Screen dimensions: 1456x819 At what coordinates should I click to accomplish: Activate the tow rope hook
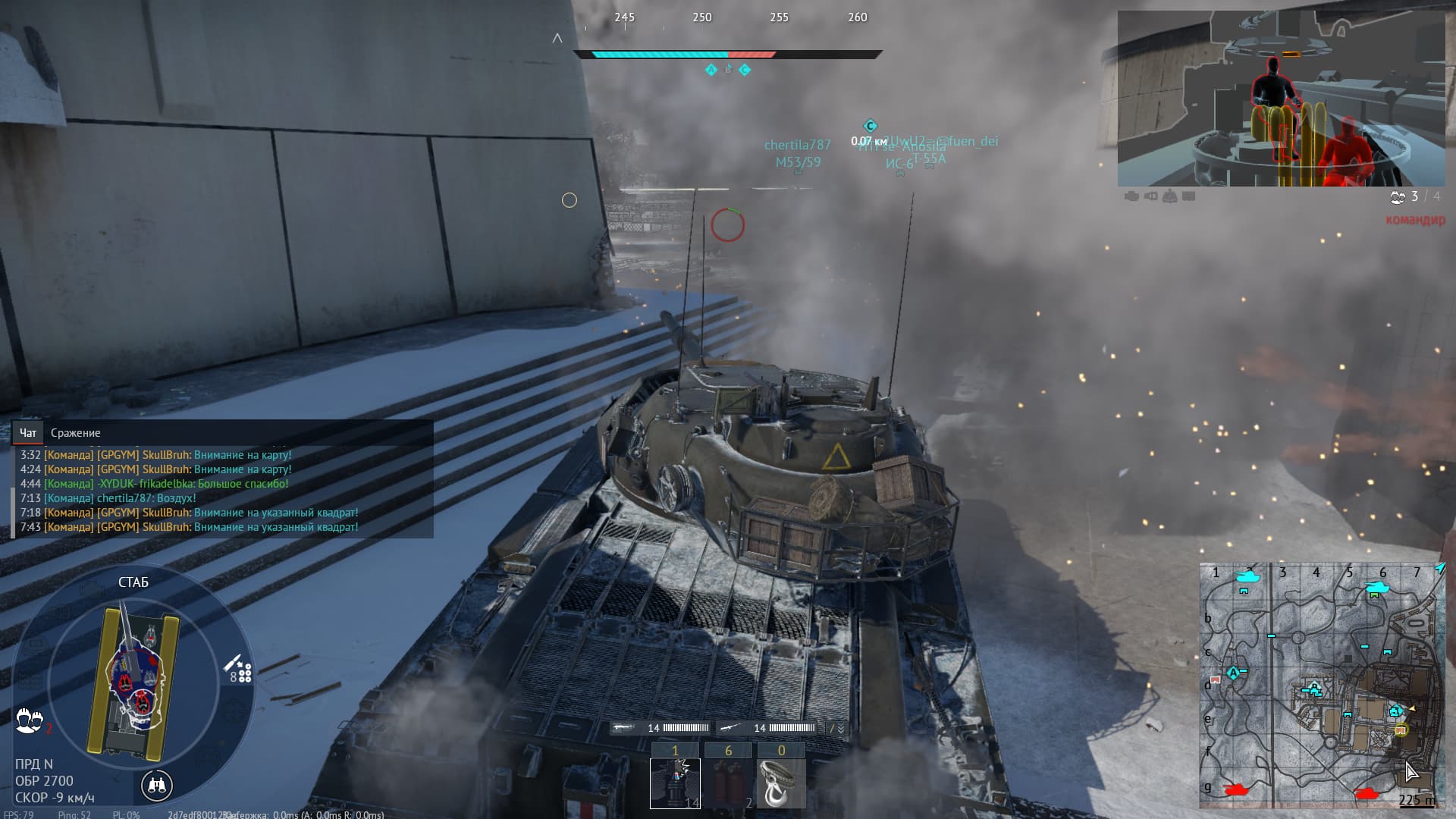781,783
